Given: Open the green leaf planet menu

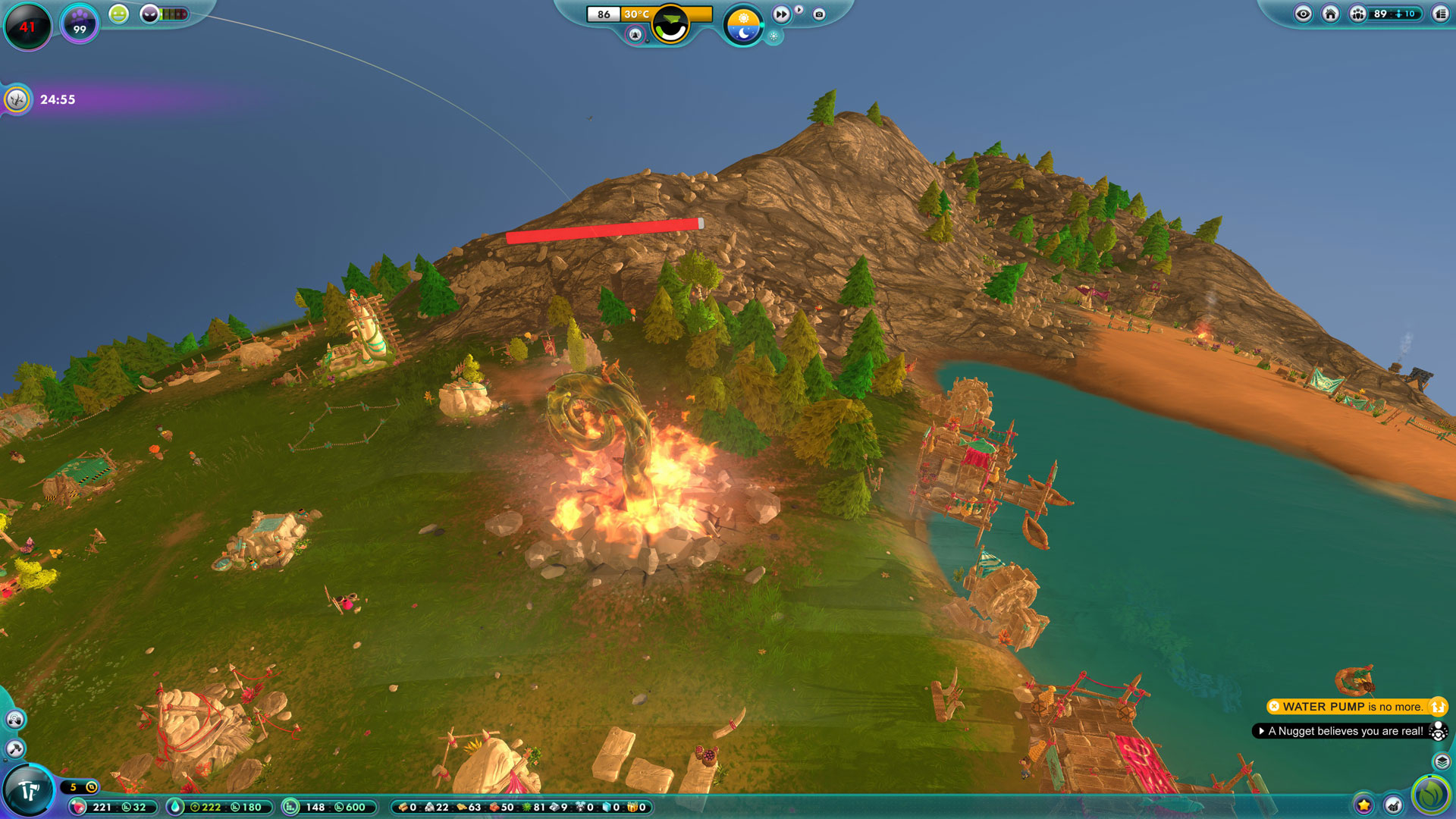Looking at the screenshot, I should 1431,794.
